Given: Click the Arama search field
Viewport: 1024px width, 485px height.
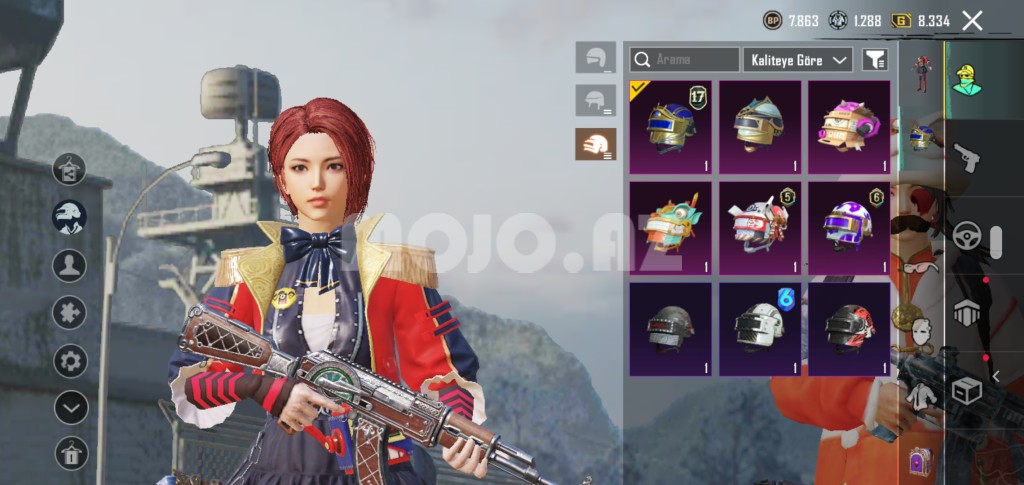Looking at the screenshot, I should (x=685, y=60).
